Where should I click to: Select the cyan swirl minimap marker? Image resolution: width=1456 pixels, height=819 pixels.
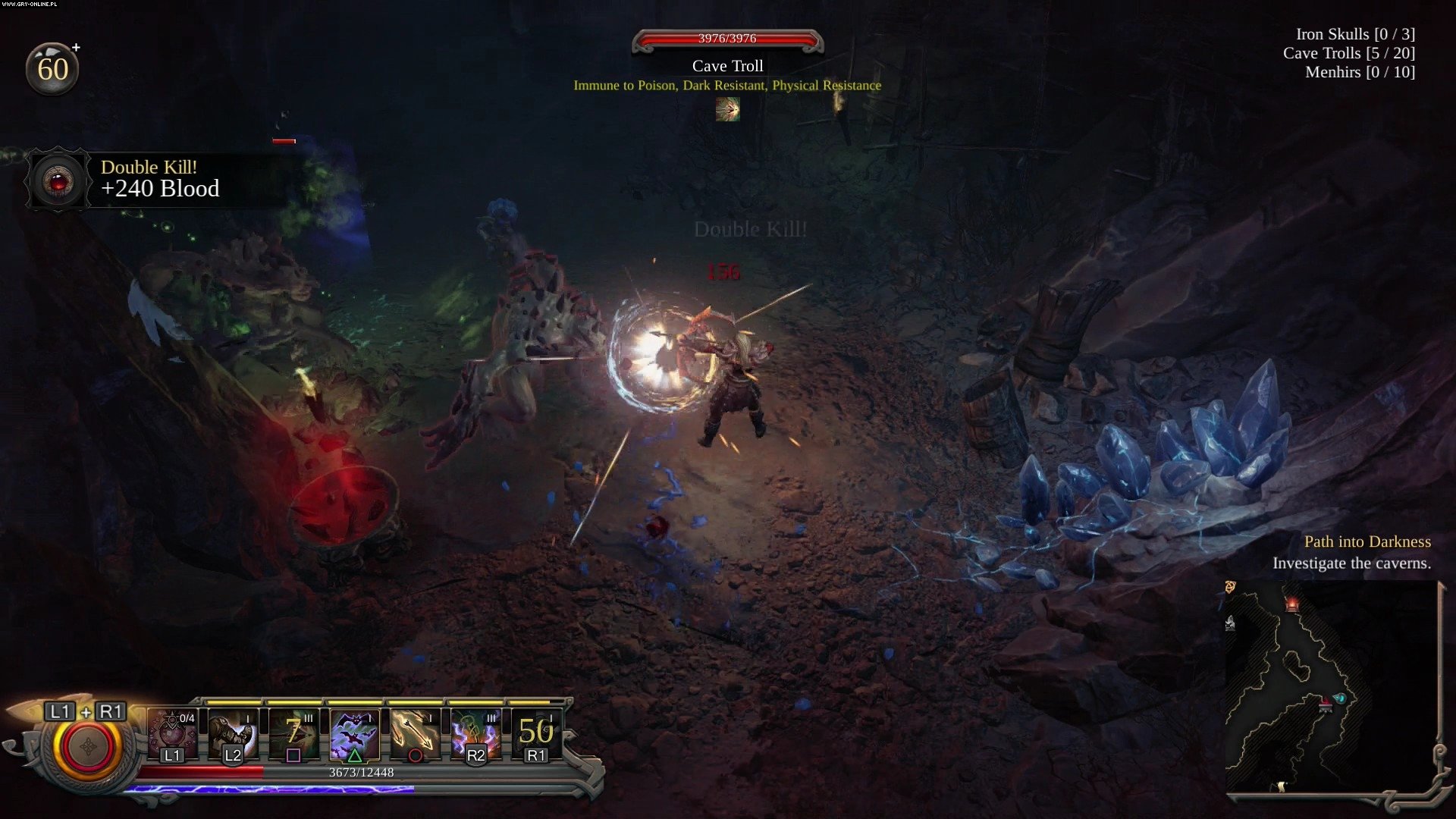tap(1340, 698)
